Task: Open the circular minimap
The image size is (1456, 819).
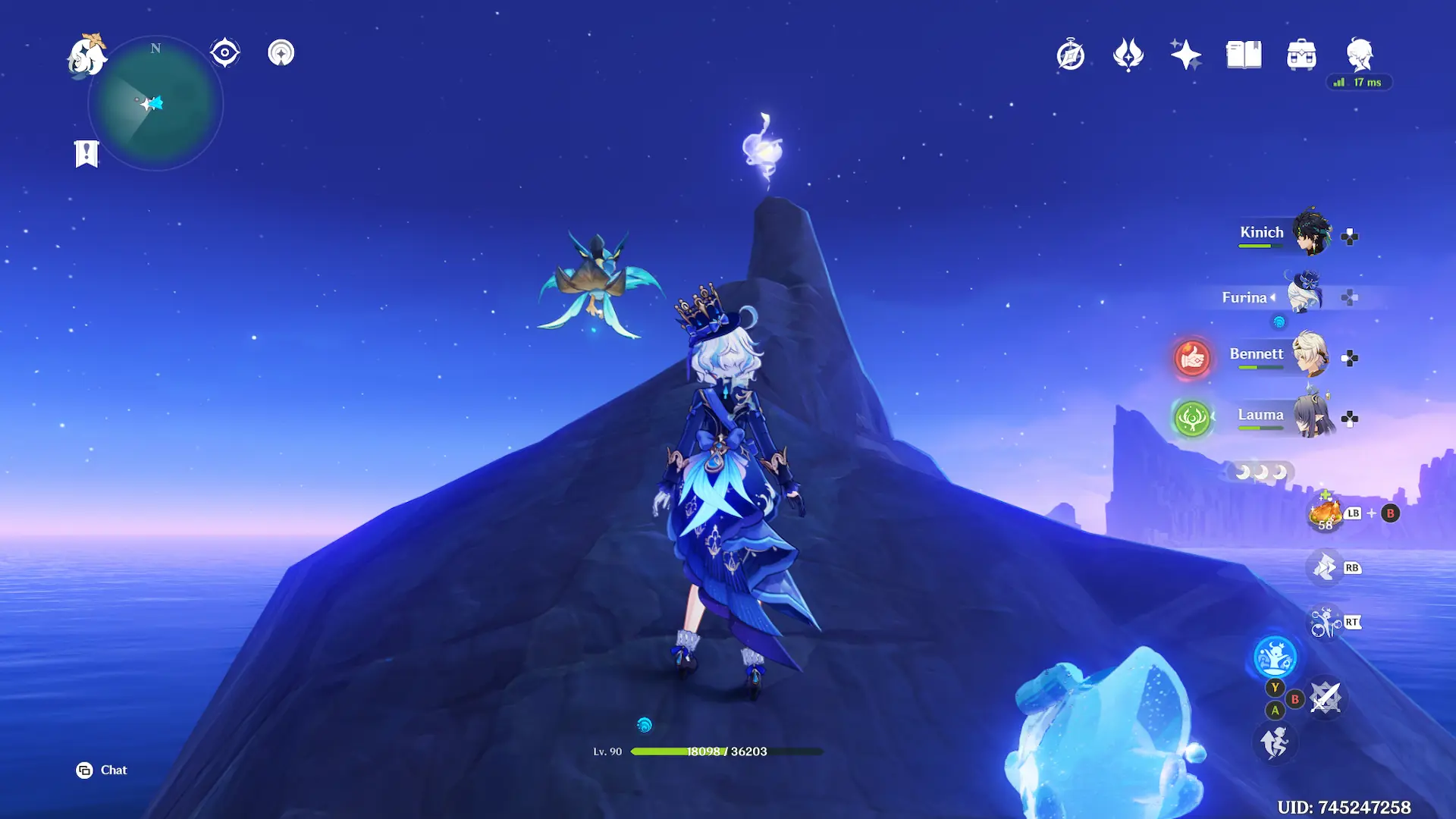Action: 156,104
